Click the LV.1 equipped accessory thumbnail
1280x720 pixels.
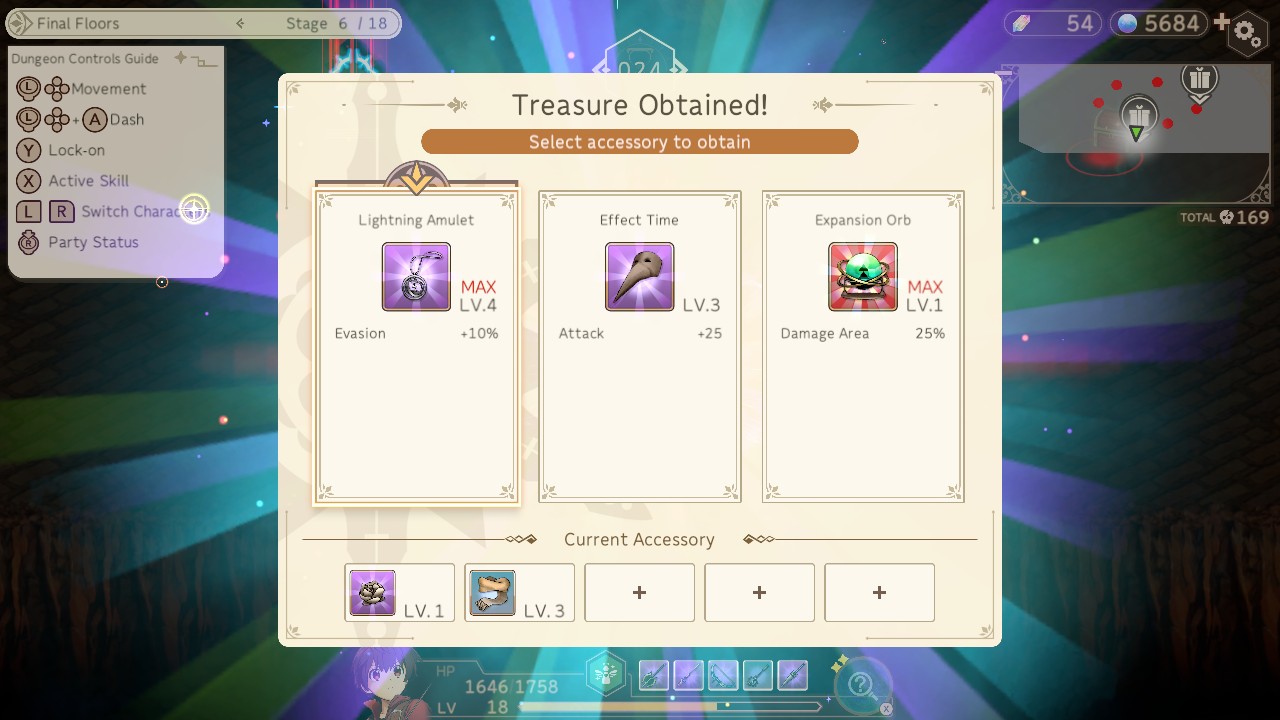point(370,592)
